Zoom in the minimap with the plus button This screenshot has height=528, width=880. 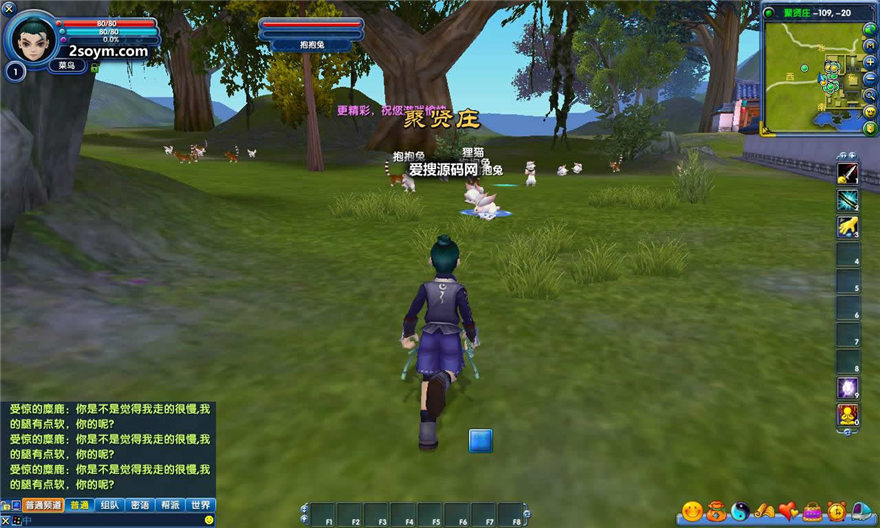tap(870, 62)
